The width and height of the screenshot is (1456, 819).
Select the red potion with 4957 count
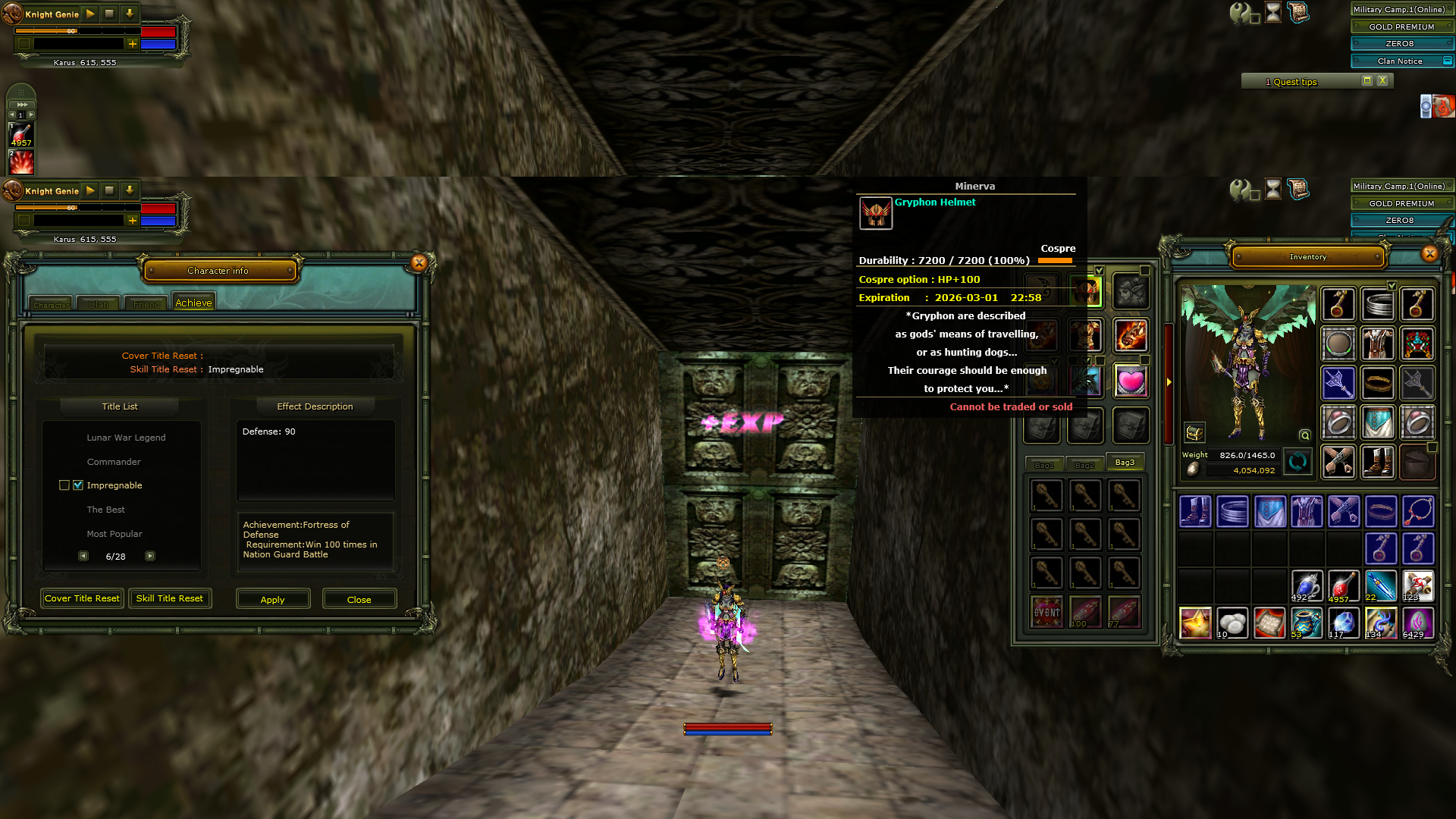[x=1344, y=584]
